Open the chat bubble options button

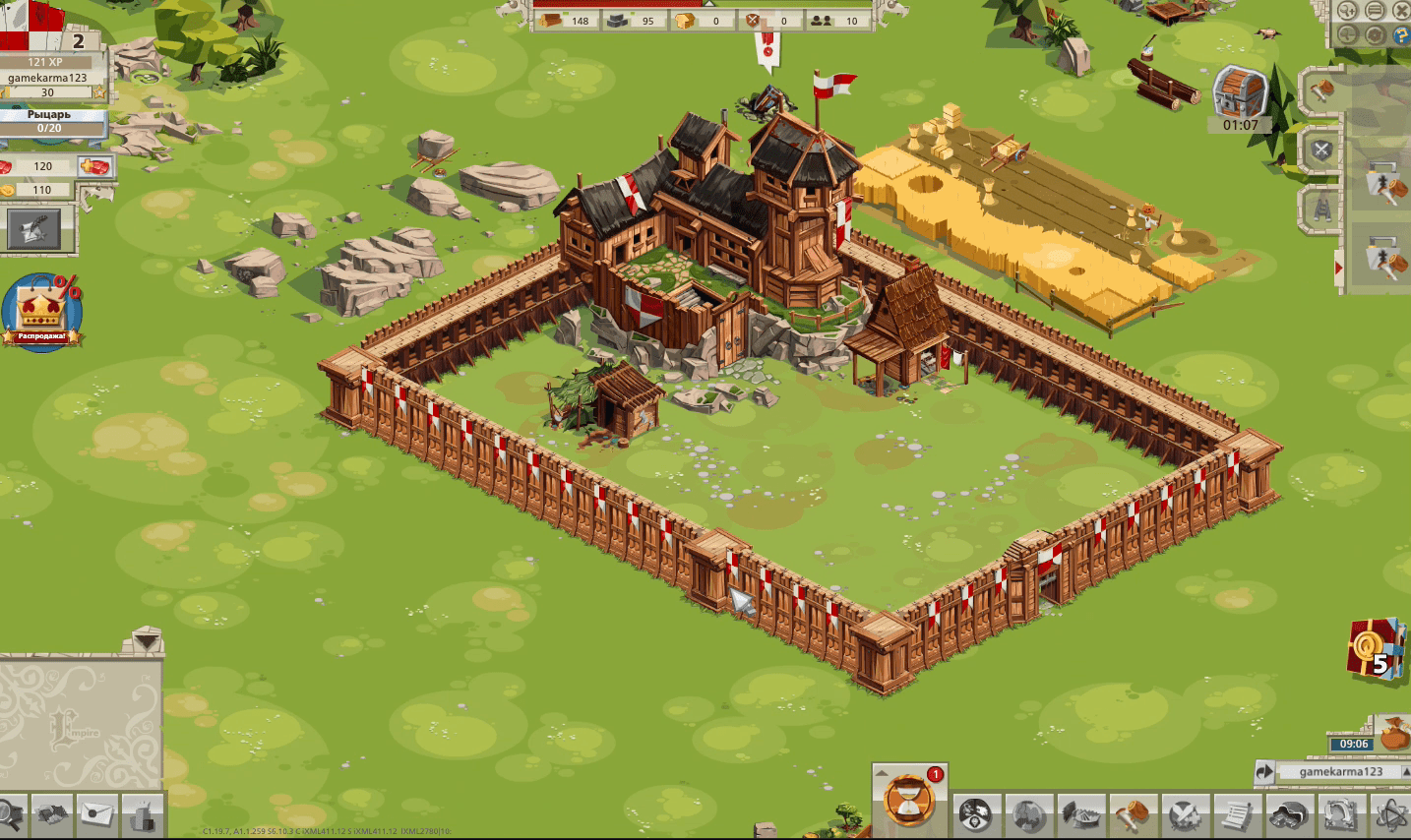click(x=1375, y=11)
